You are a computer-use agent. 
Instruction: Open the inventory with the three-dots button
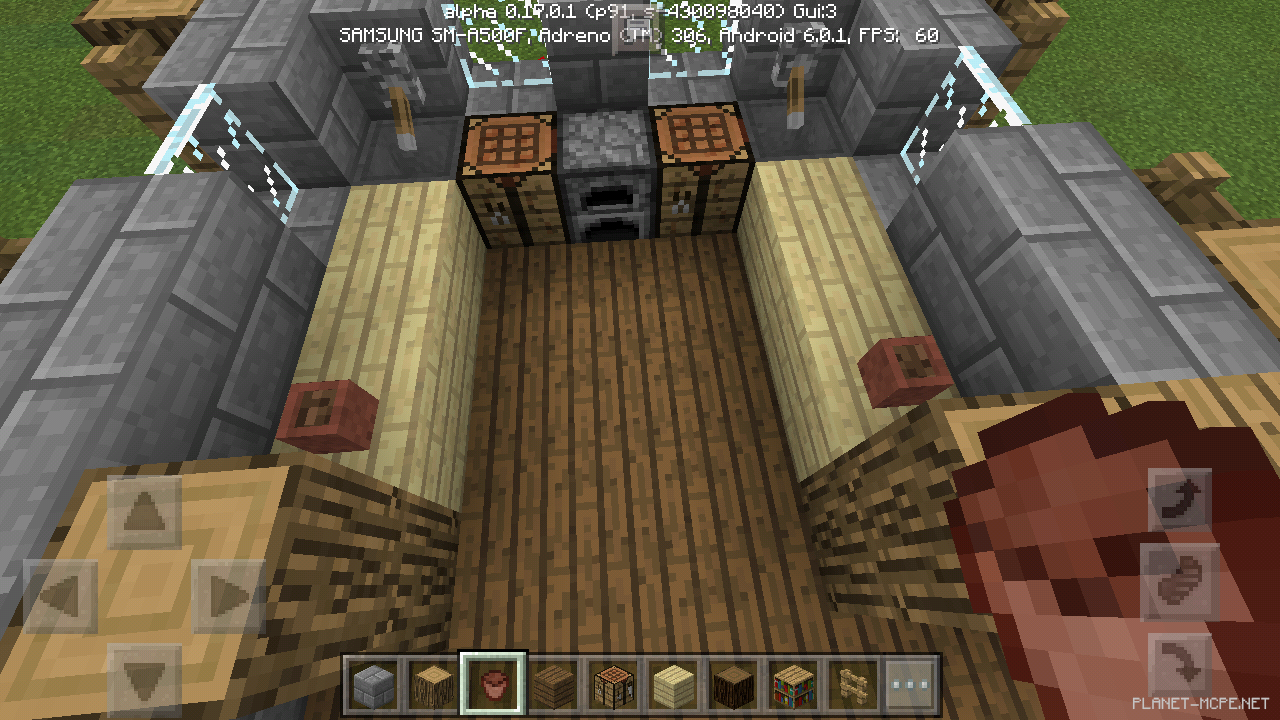coord(911,685)
